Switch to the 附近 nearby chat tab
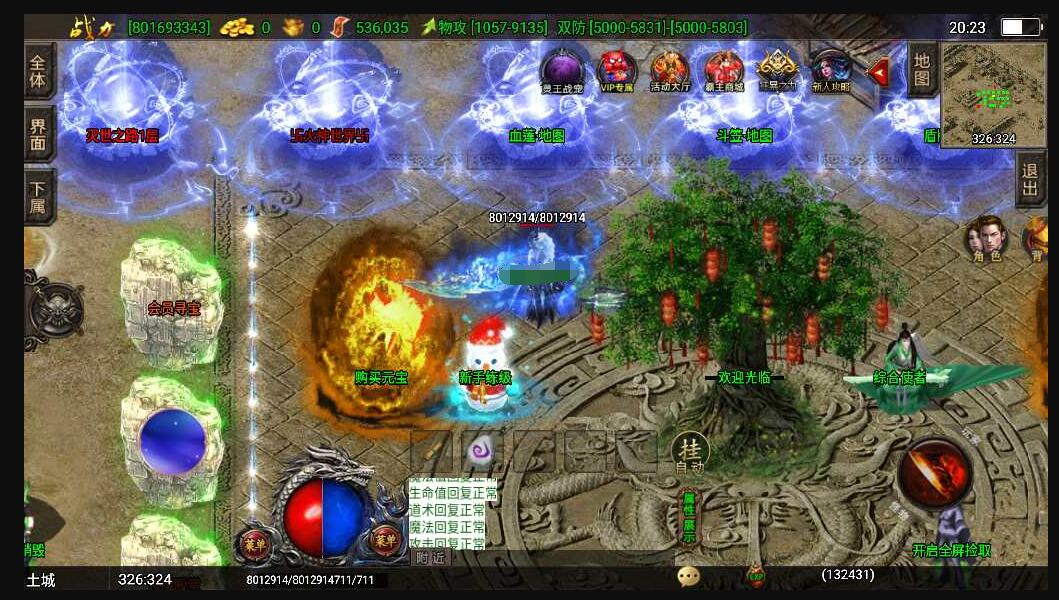 (430, 558)
